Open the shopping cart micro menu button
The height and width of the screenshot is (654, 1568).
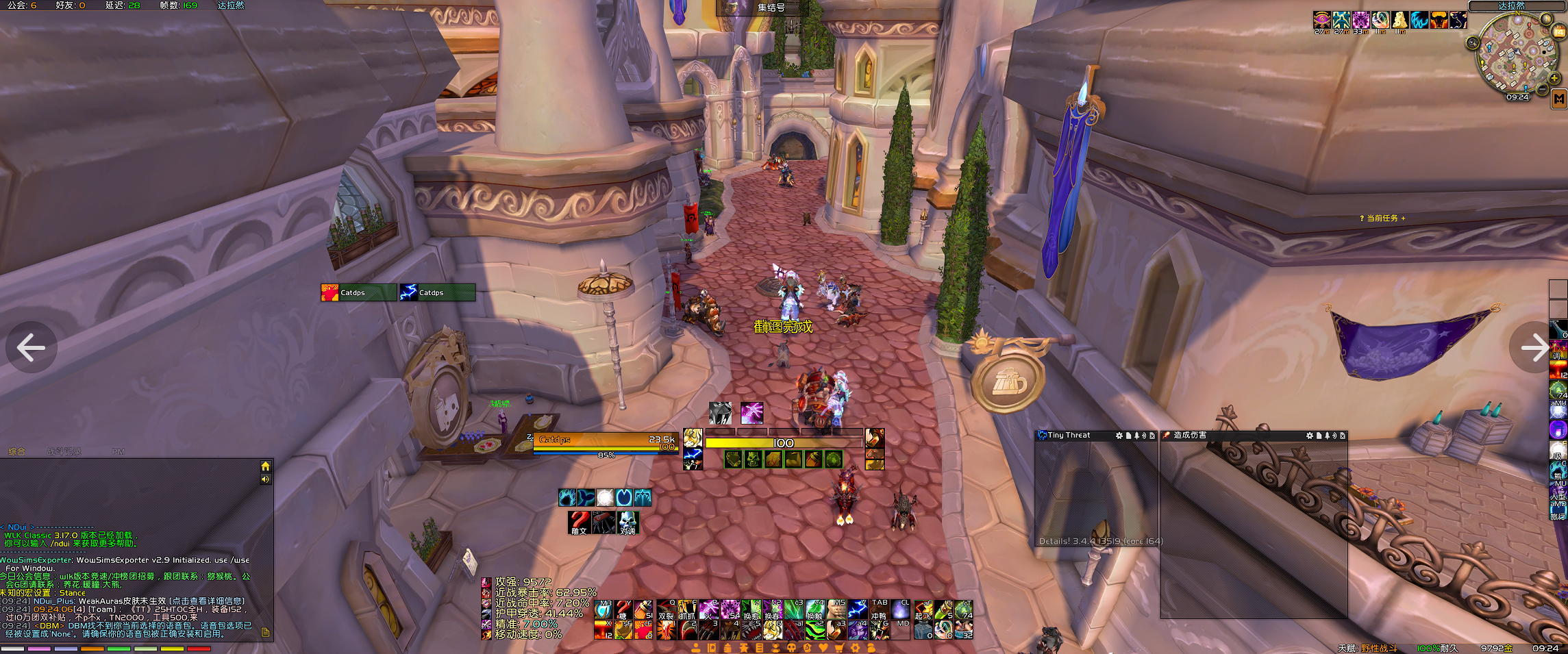839,647
